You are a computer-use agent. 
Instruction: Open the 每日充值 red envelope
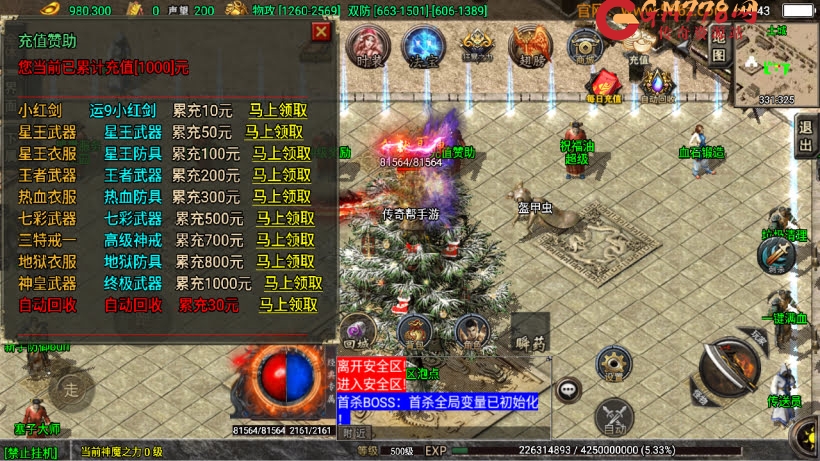[x=604, y=85]
